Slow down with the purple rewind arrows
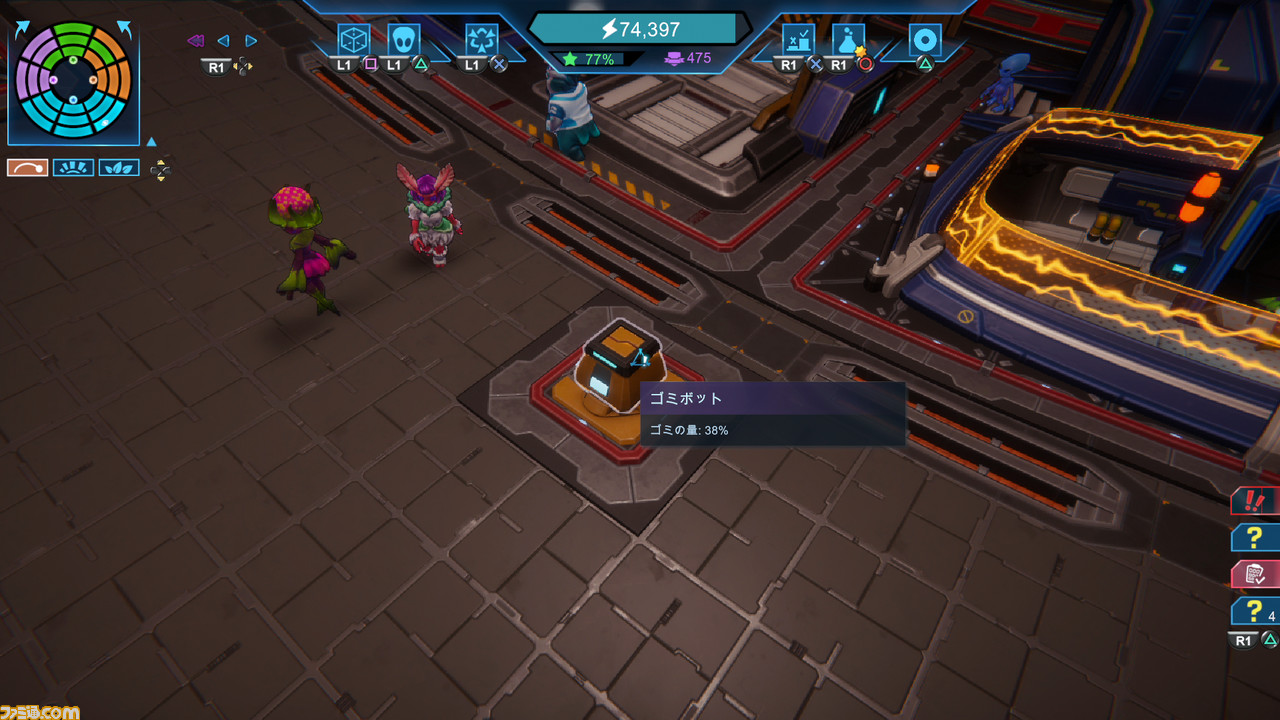Image resolution: width=1280 pixels, height=720 pixels. tap(195, 41)
